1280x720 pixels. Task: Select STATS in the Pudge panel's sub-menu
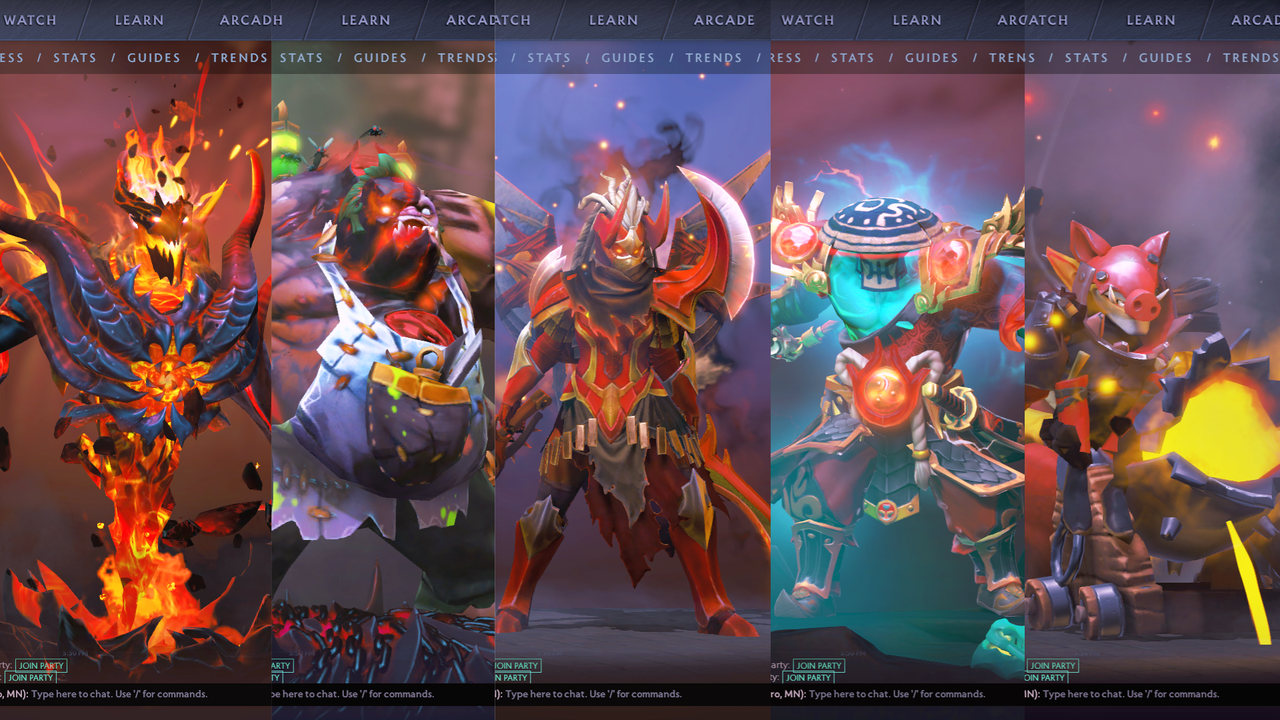point(301,57)
